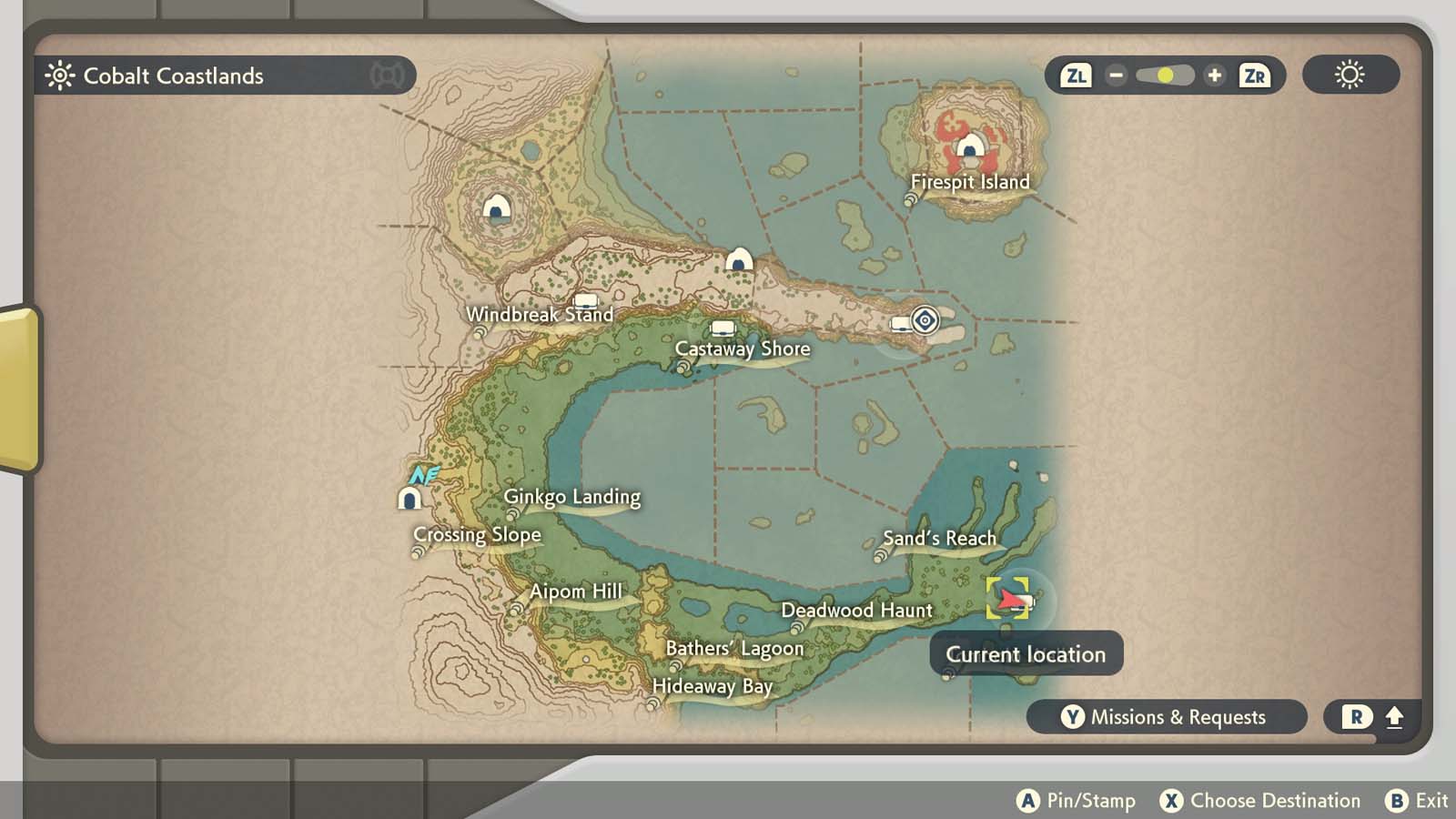Exit the map with B

1399,801
